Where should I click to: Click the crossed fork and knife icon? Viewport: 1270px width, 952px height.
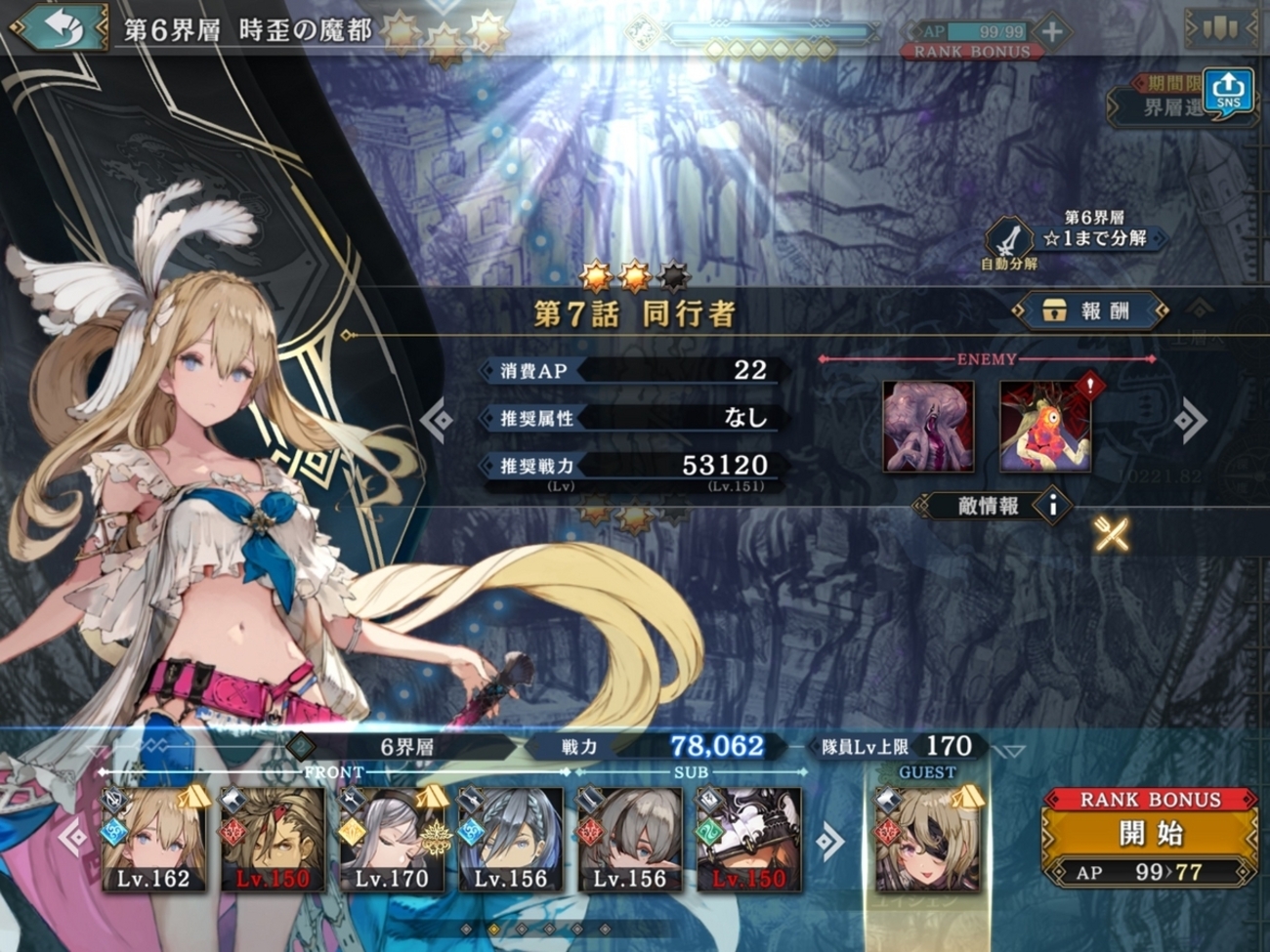tap(1112, 534)
